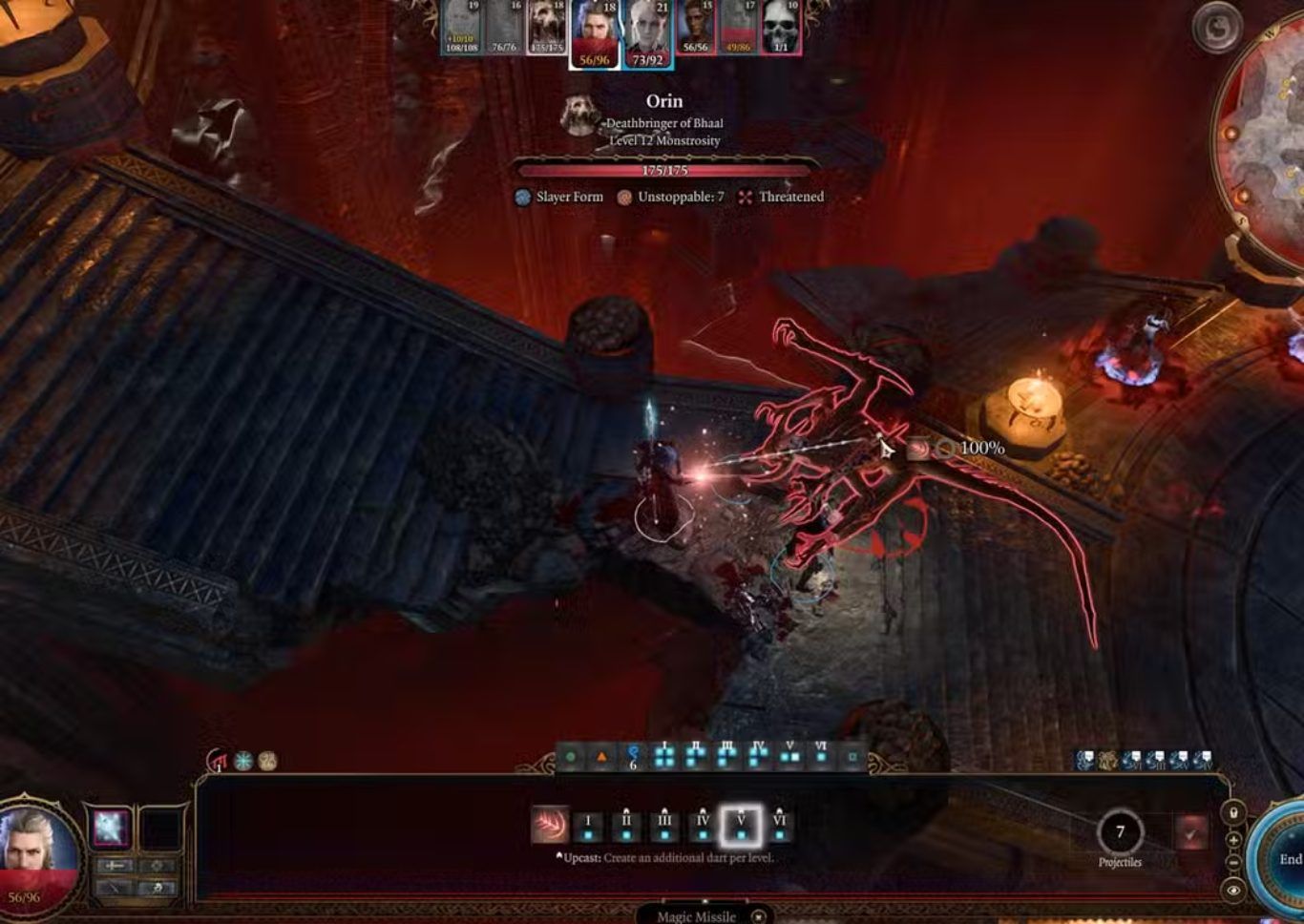
Task: Switch to level VI spell slot
Action: [x=779, y=826]
